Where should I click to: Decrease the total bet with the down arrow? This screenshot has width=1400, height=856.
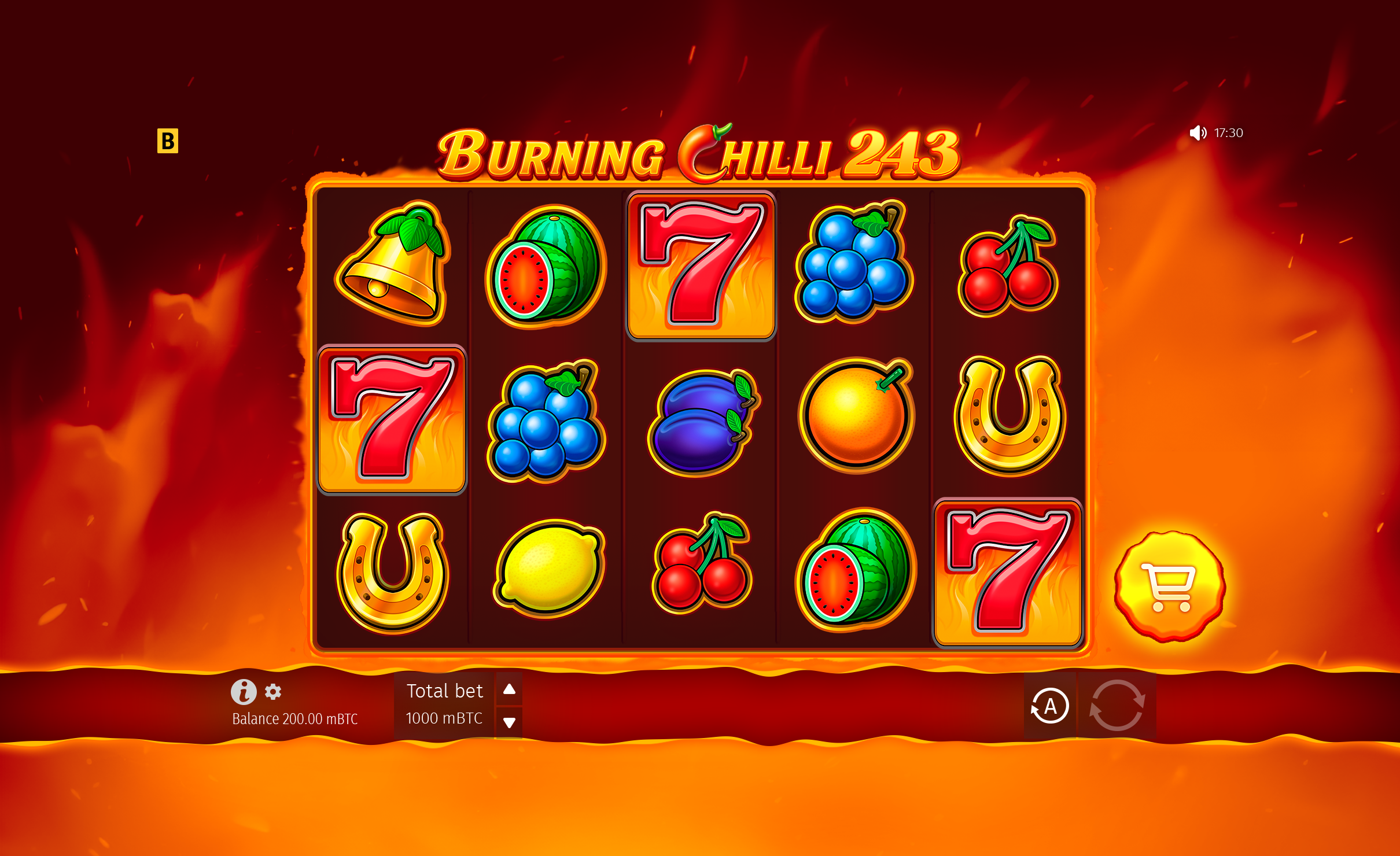[x=509, y=722]
